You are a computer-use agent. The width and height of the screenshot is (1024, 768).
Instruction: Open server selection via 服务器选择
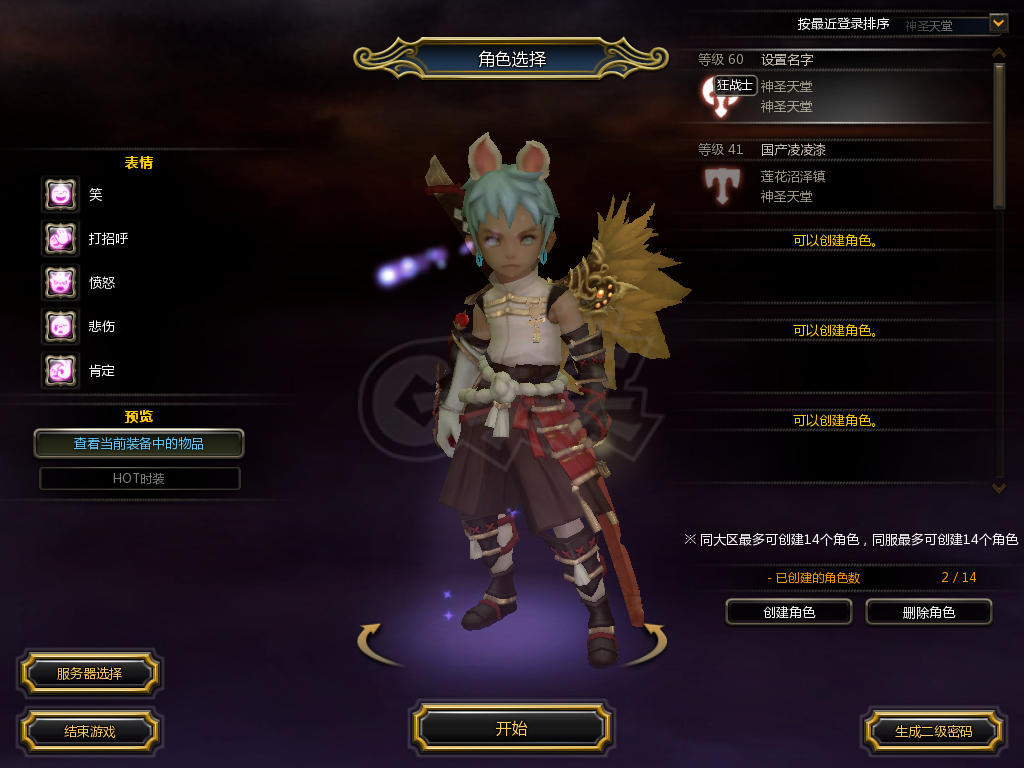(89, 674)
